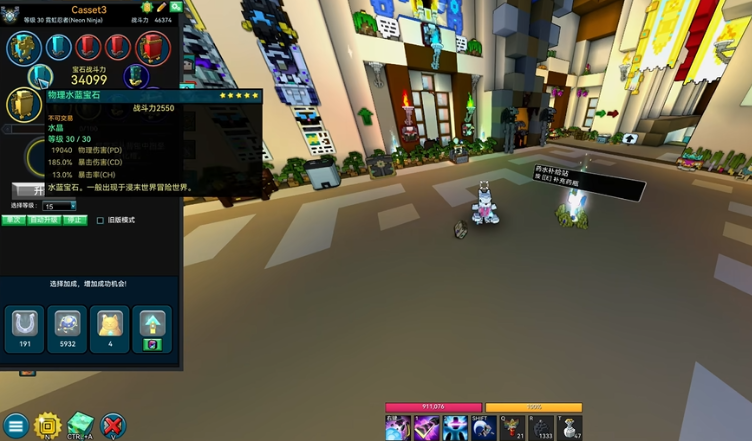Click the 单次 single upgrade button
The width and height of the screenshot is (752, 441).
13,220
